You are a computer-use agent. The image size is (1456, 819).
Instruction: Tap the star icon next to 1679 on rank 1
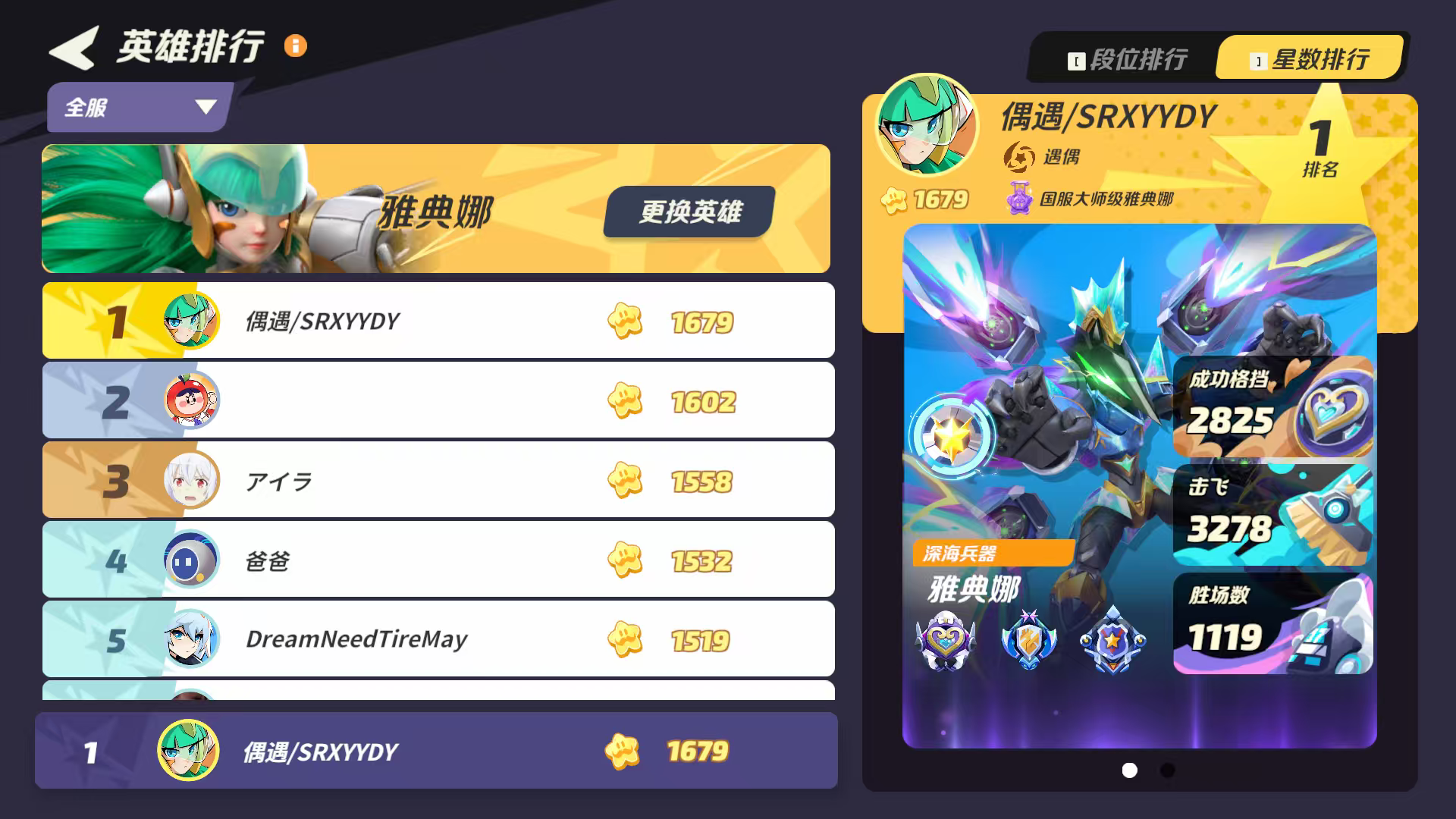click(x=624, y=321)
